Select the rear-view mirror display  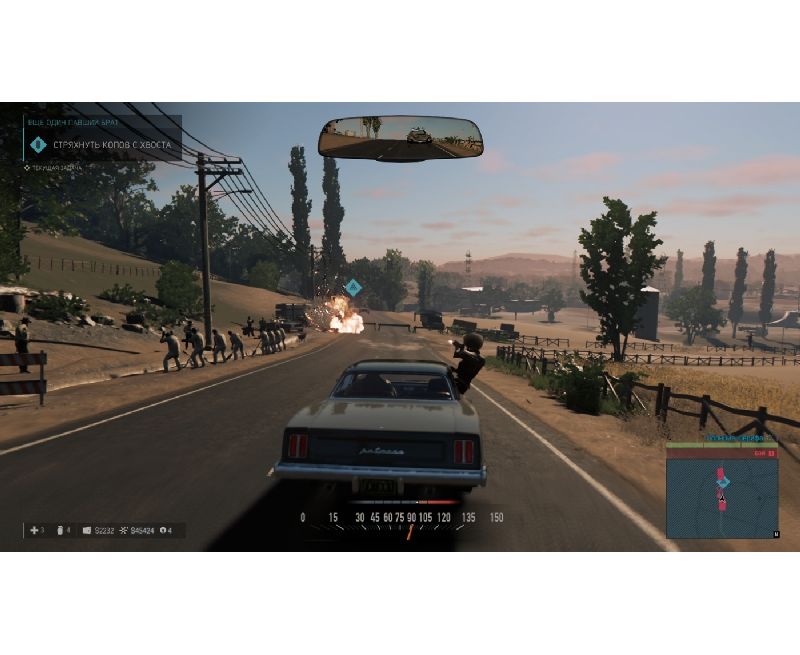click(400, 137)
